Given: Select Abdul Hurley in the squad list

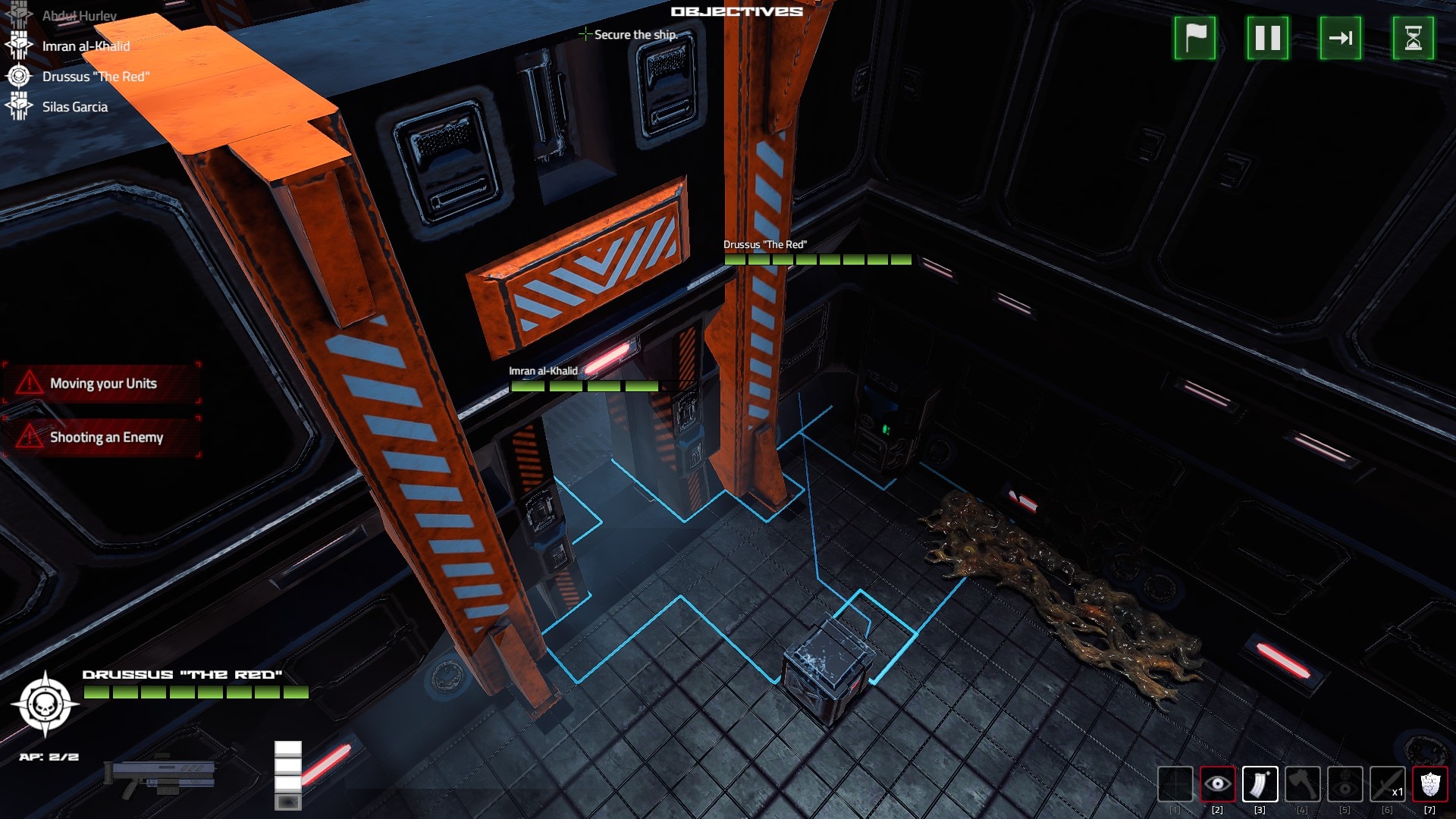Looking at the screenshot, I should (x=79, y=16).
